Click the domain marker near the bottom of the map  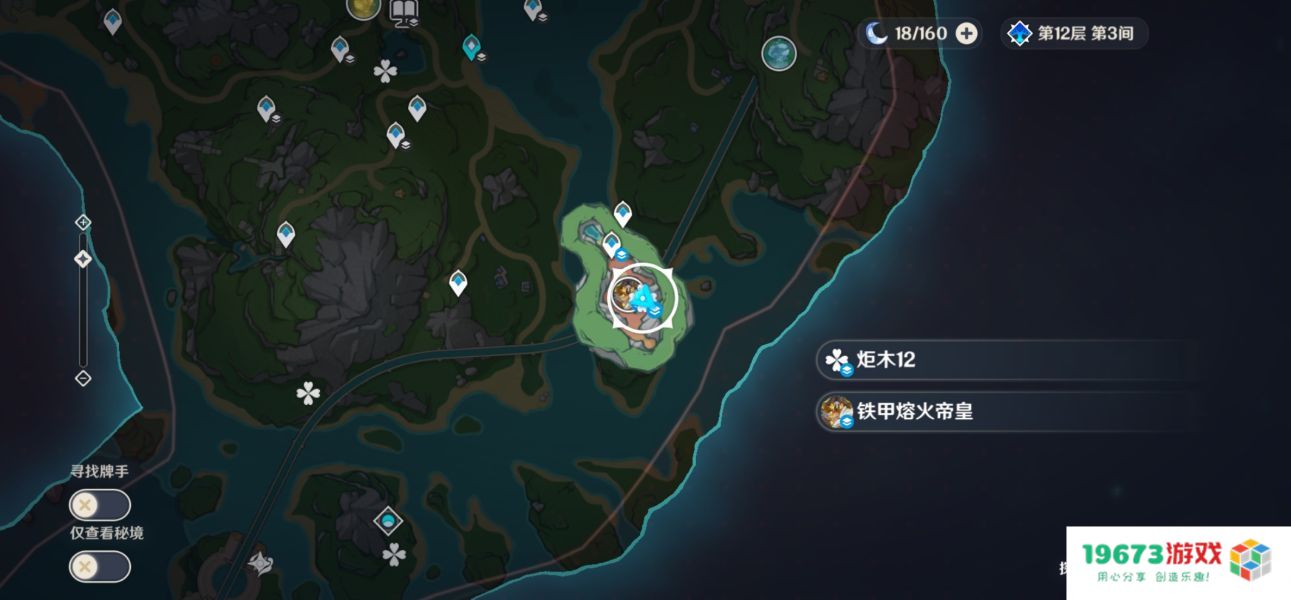pos(387,520)
